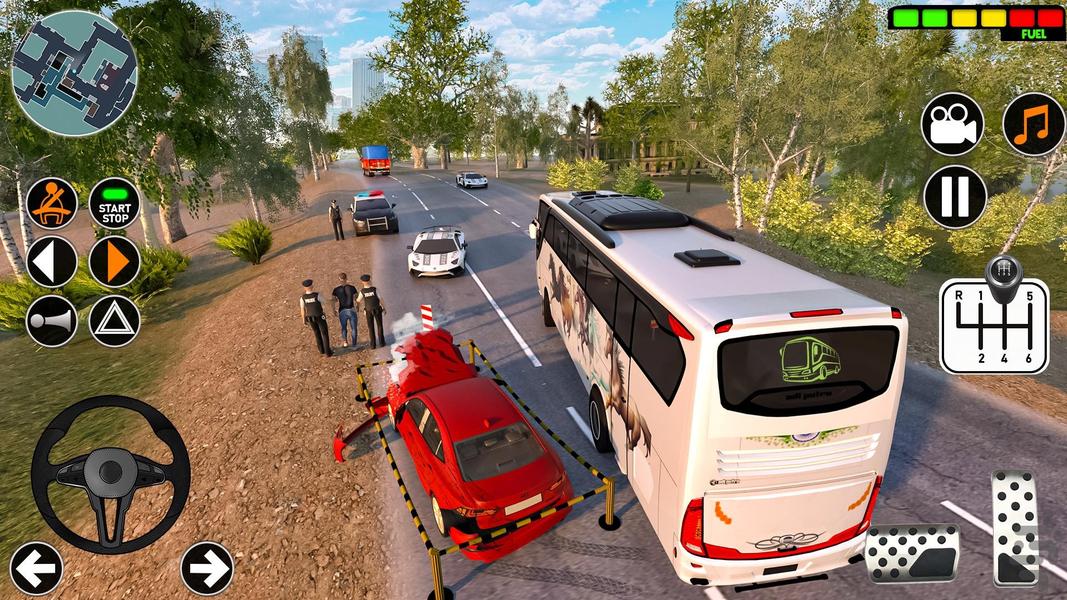Step on the accelerator pedal
The height and width of the screenshot is (600, 1067).
click(1015, 528)
